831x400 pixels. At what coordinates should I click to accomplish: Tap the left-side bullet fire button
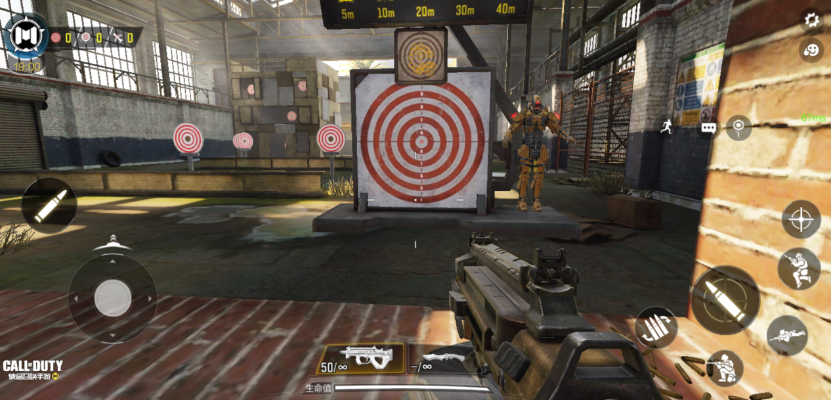(x=48, y=205)
